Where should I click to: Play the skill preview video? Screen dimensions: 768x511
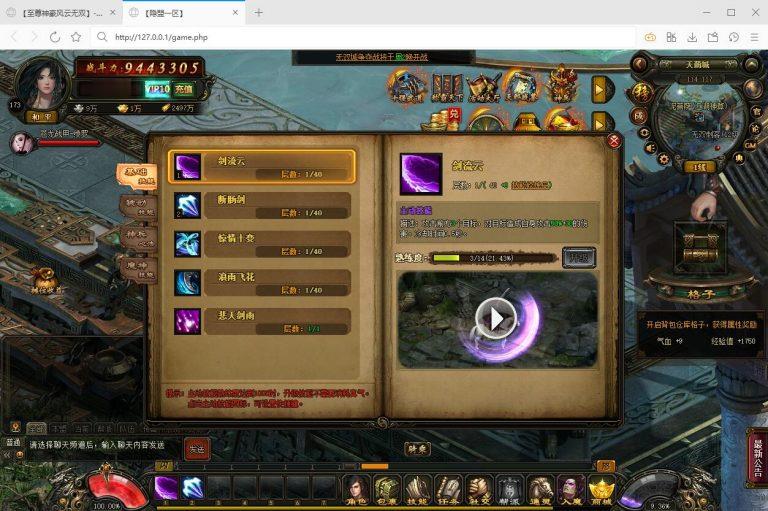click(x=496, y=318)
